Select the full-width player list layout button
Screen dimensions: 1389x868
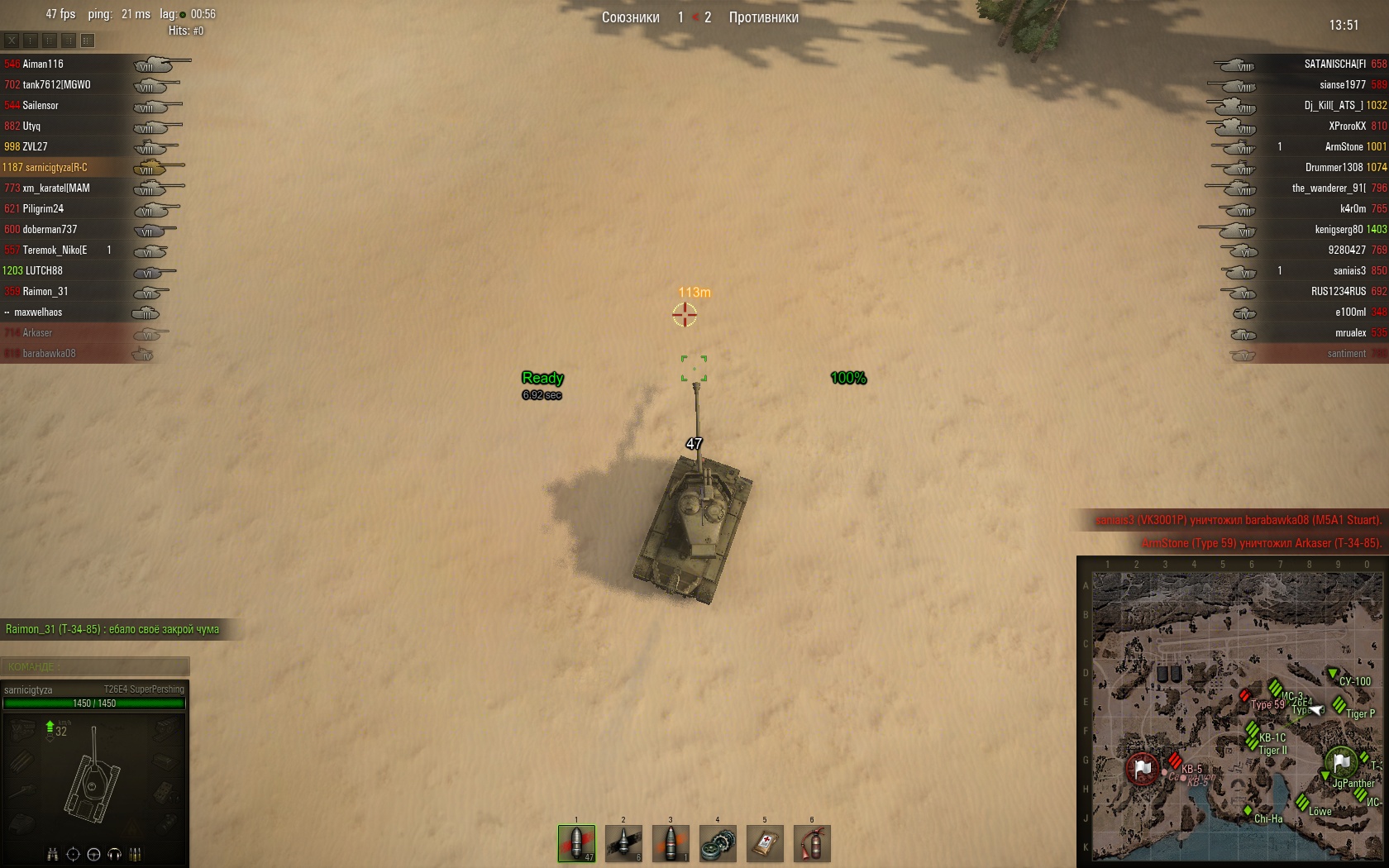tap(88, 40)
